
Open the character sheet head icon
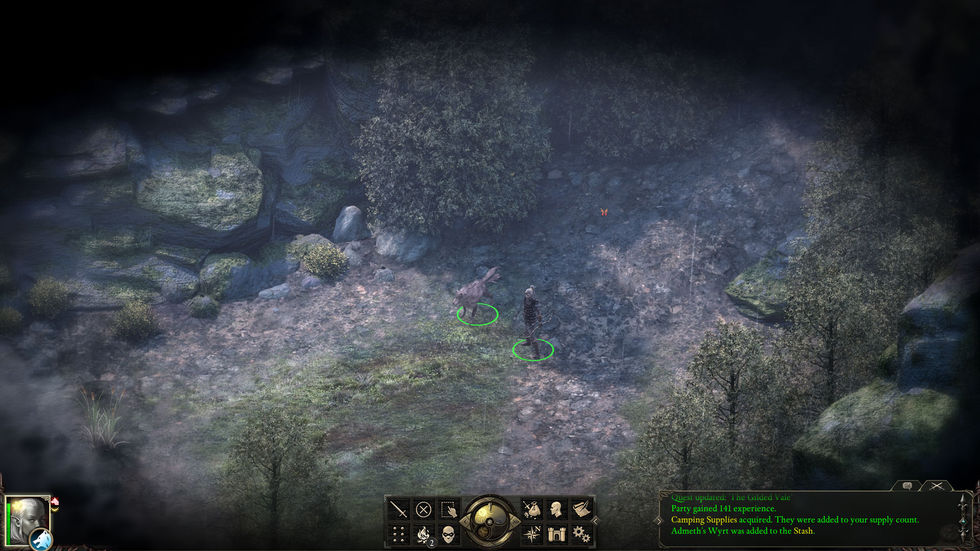pyautogui.click(x=556, y=510)
